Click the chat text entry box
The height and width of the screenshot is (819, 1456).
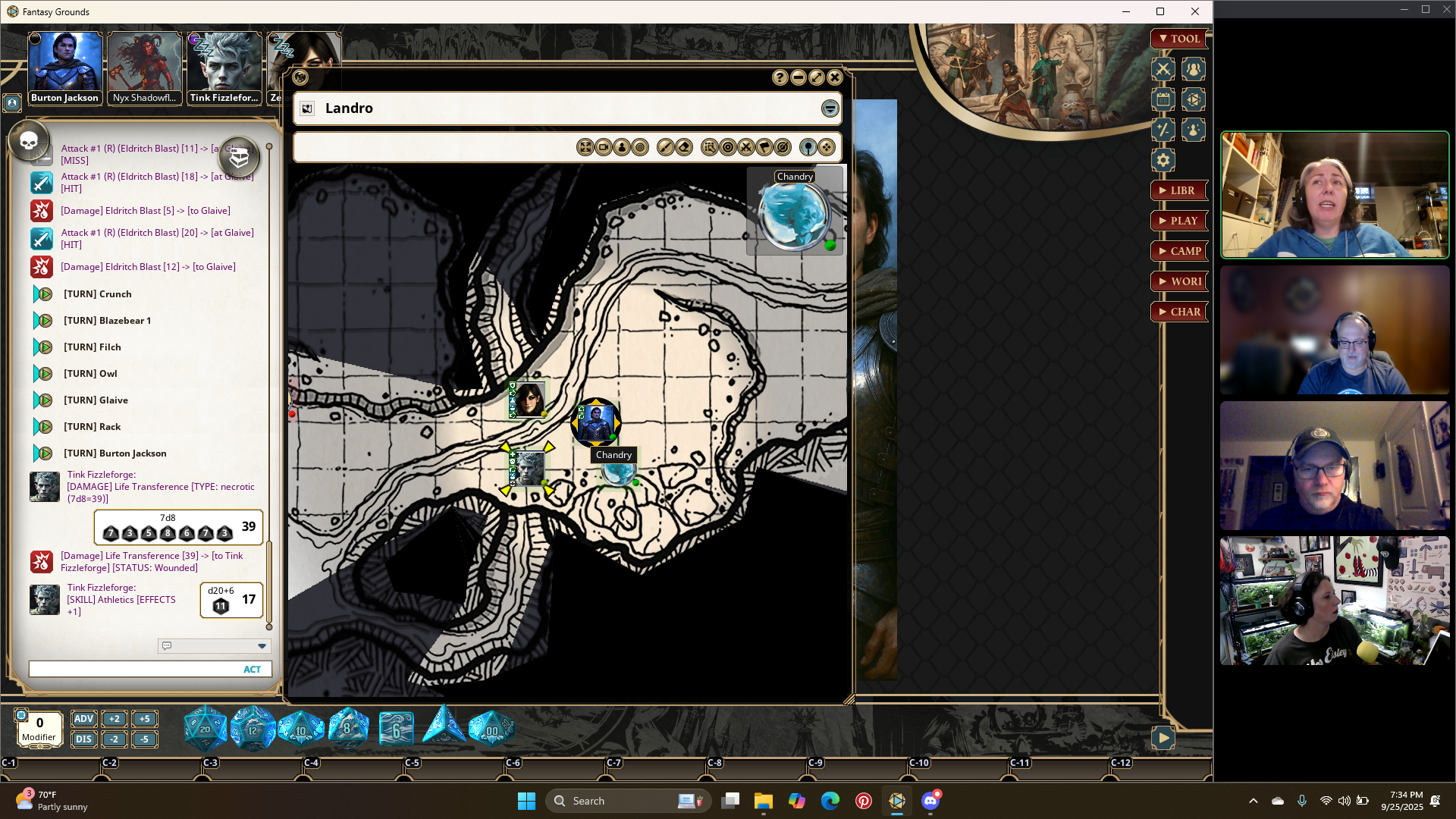coord(133,670)
